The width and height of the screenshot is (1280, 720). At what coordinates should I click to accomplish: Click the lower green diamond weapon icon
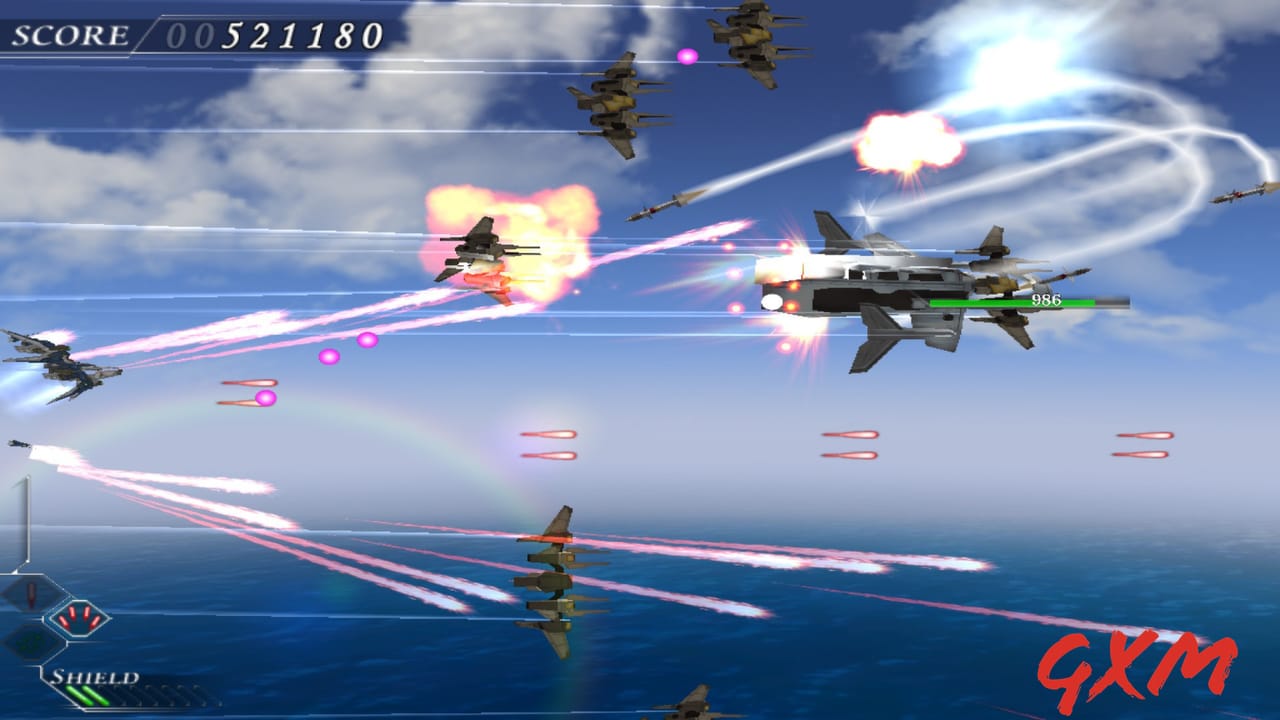(x=30, y=642)
